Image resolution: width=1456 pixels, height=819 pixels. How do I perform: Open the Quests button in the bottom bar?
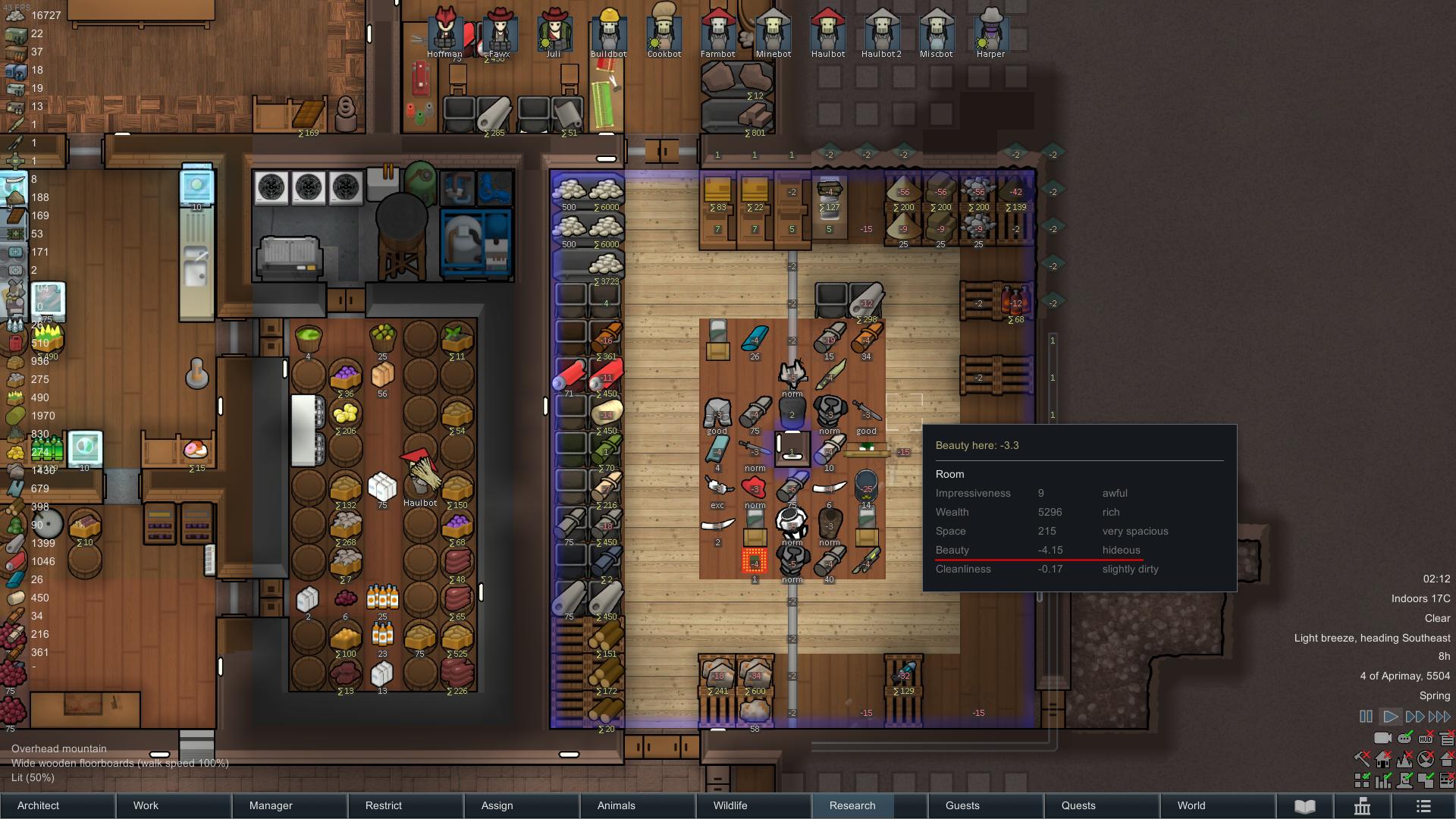(x=1078, y=805)
